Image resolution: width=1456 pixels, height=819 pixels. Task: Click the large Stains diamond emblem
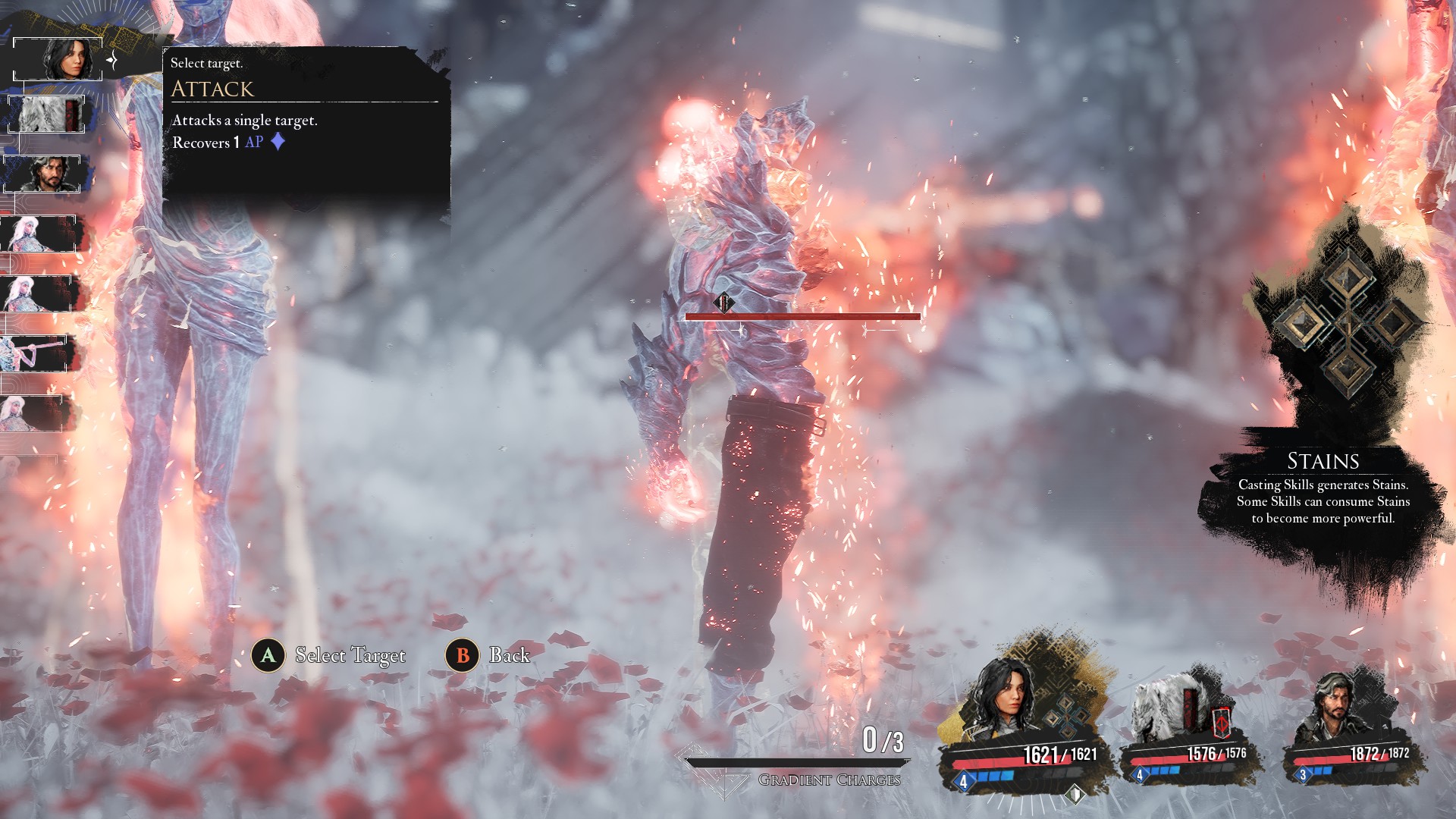1347,322
